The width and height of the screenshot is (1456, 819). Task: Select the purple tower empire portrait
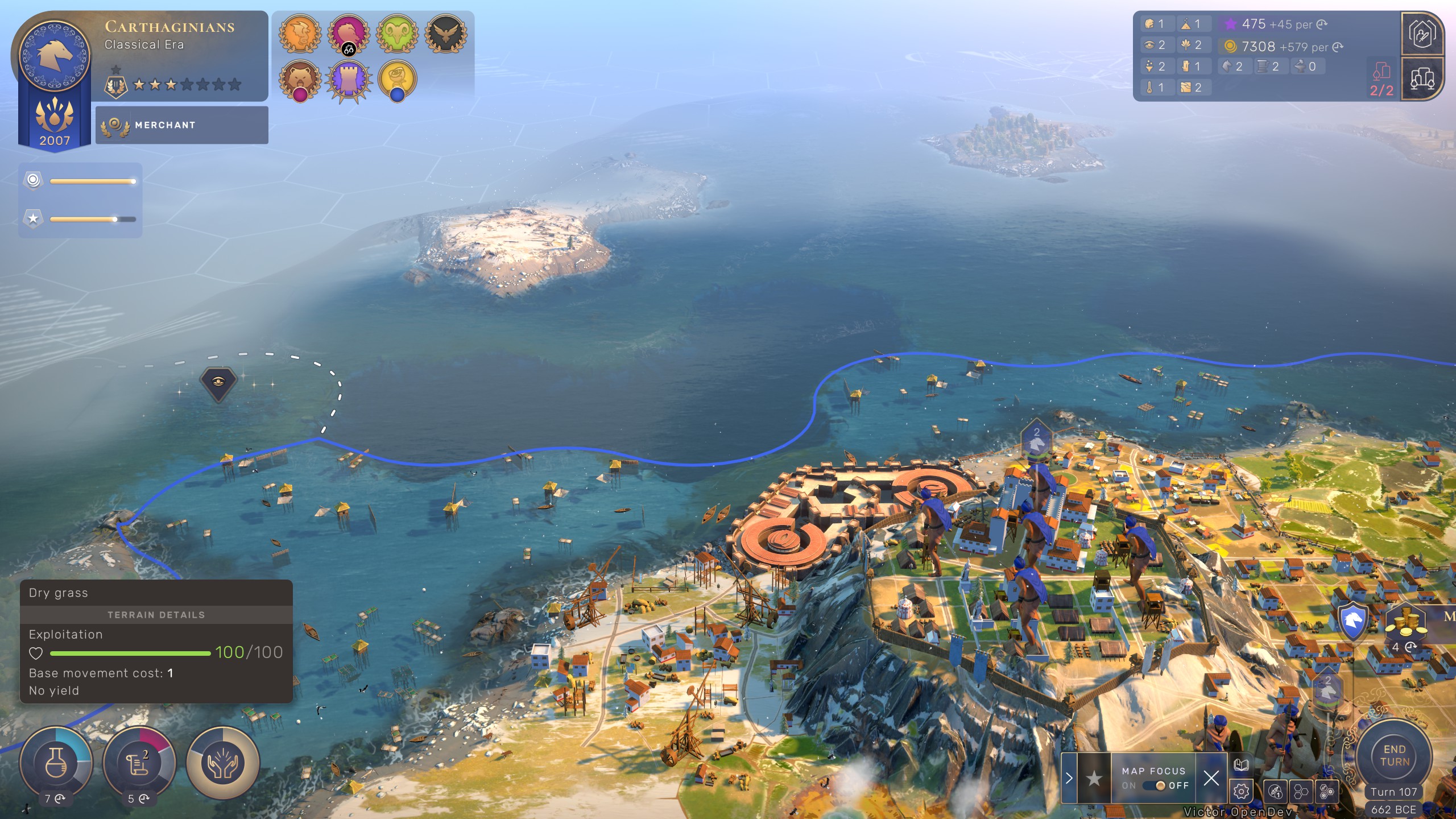348,80
